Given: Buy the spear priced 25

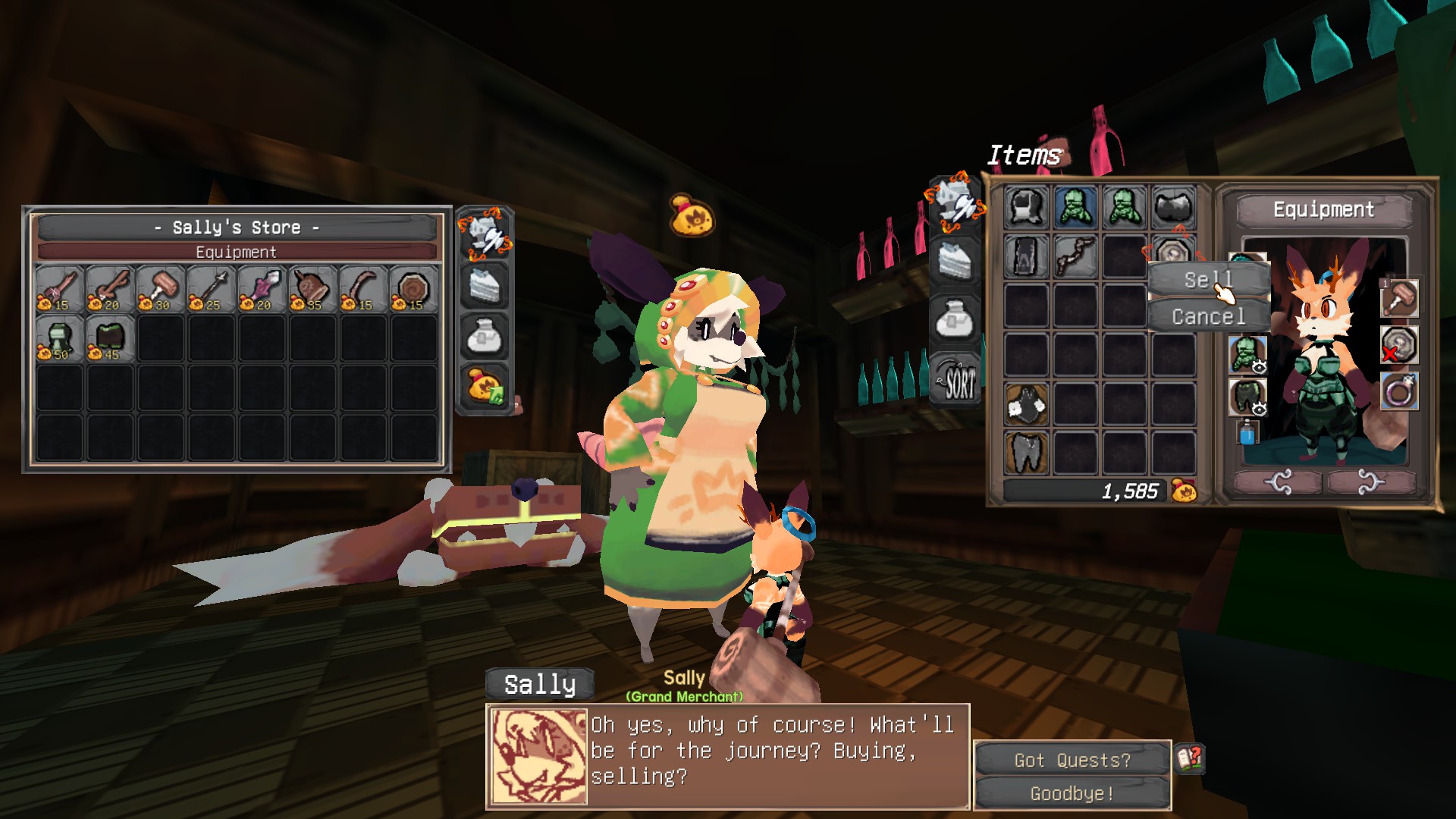Looking at the screenshot, I should tap(211, 289).
